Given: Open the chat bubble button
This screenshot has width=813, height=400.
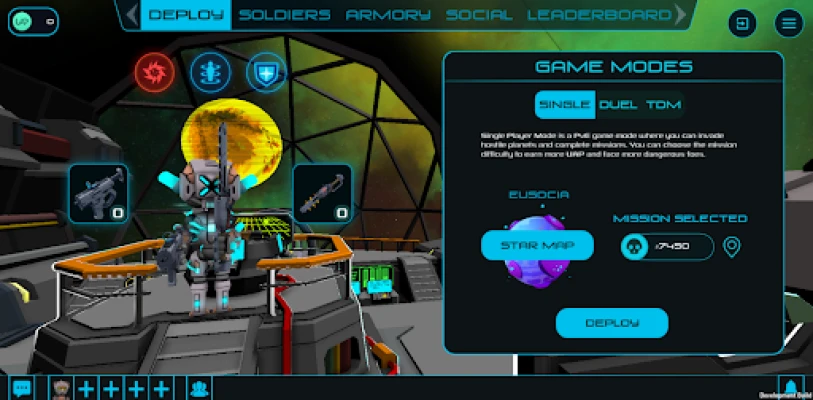Looking at the screenshot, I should (21, 388).
